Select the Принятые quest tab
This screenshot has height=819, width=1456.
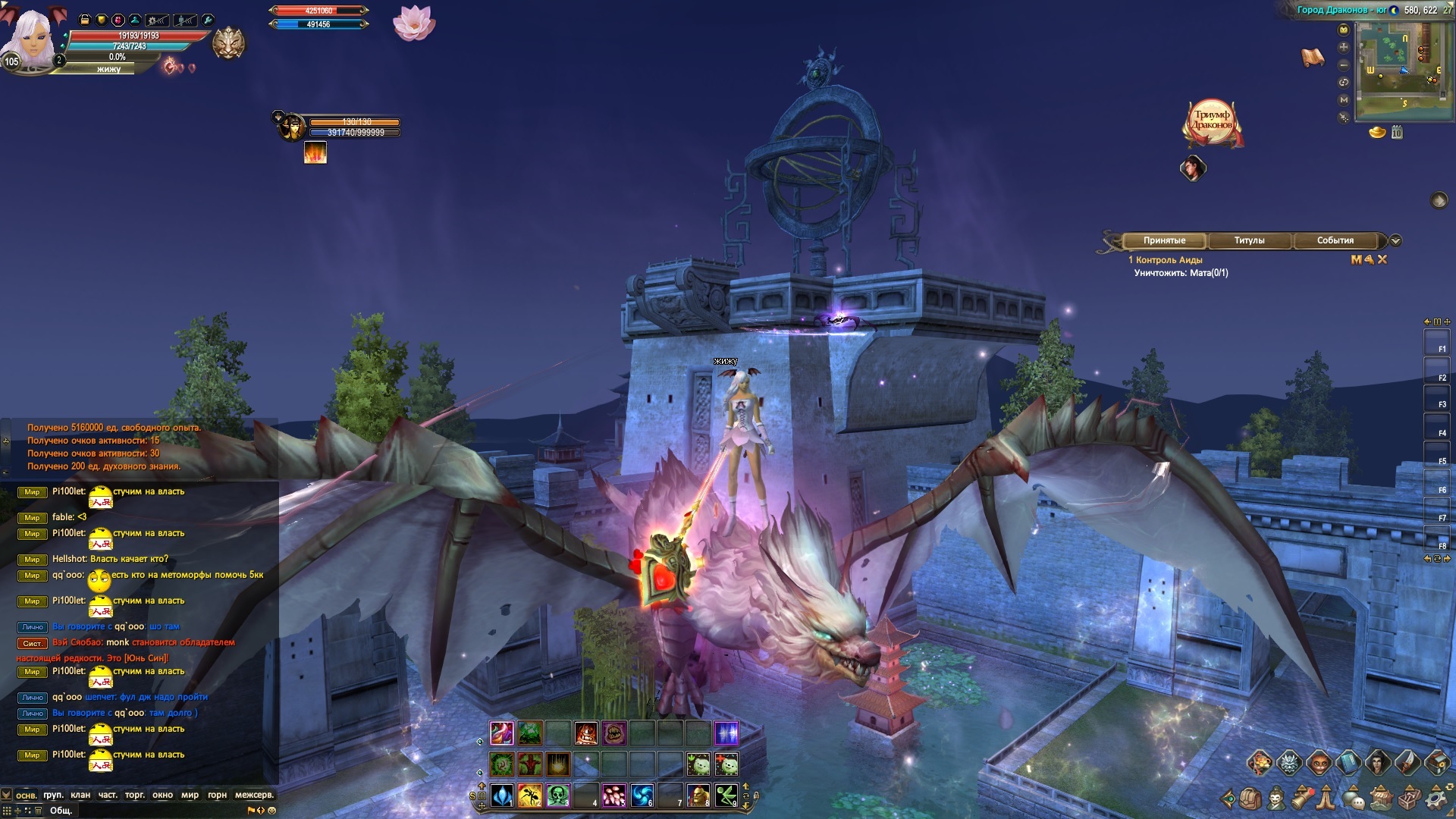click(x=1164, y=240)
